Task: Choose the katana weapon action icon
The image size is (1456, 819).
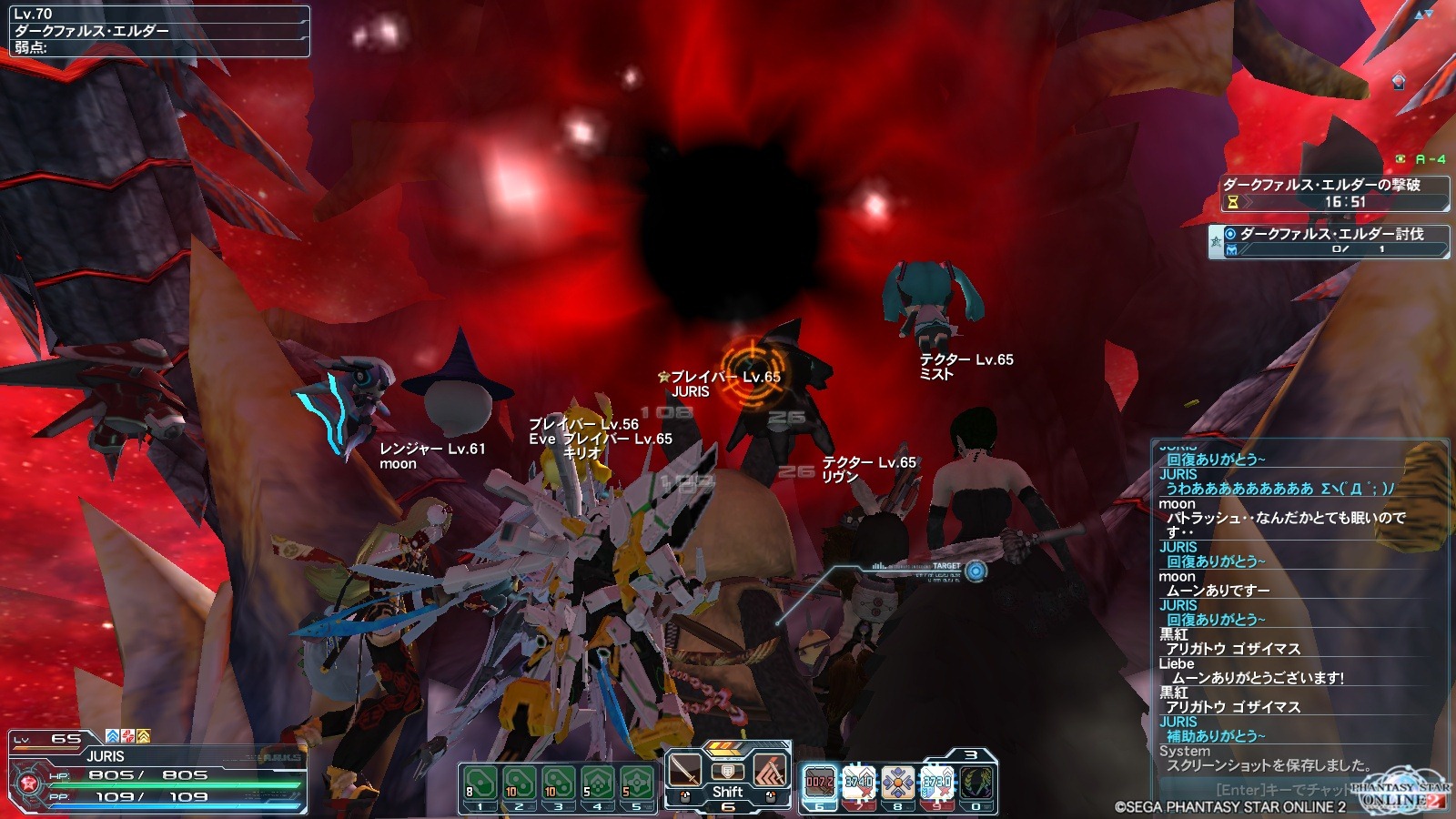Action: [685, 771]
